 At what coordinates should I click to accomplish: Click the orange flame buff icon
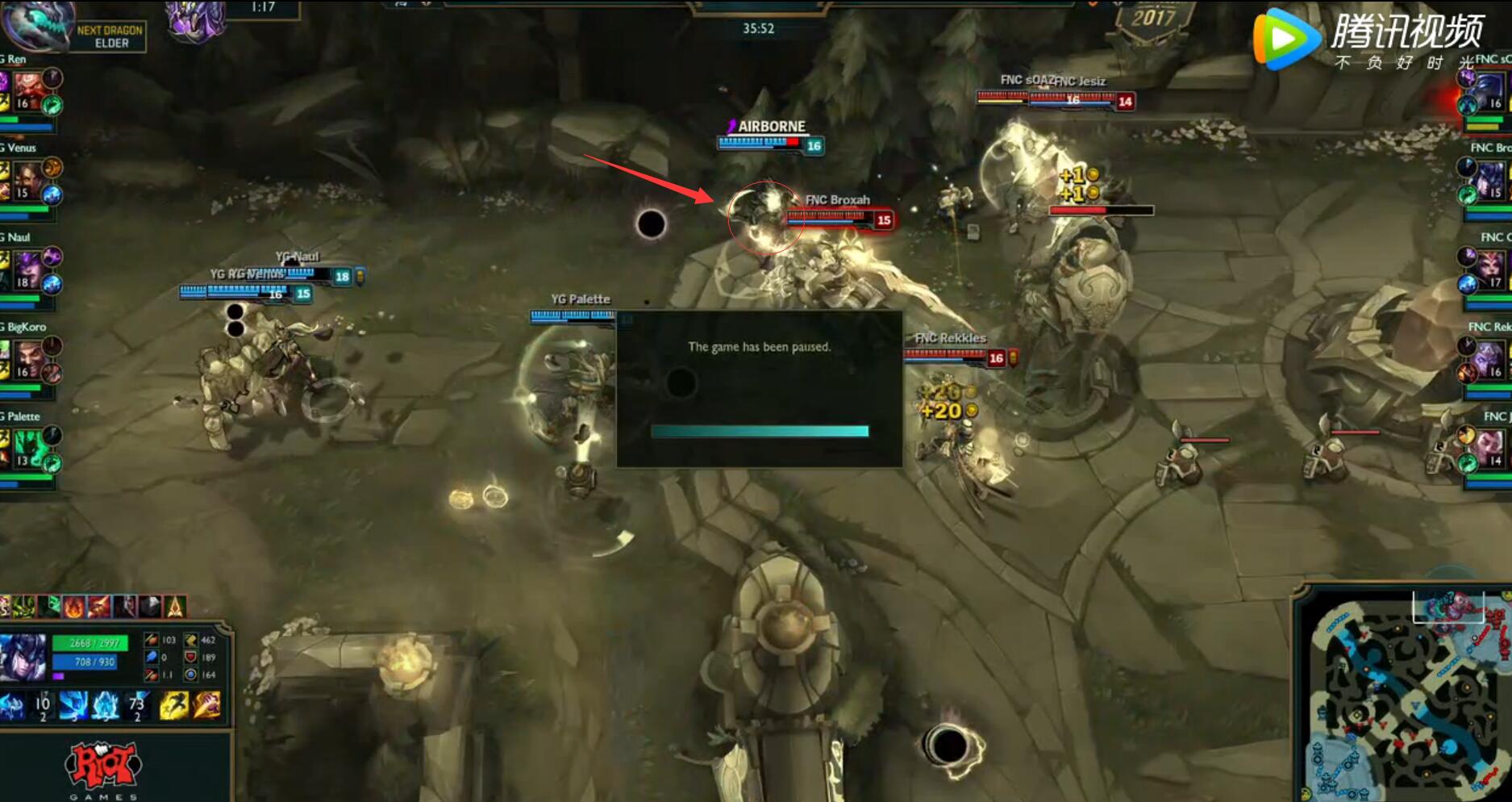point(74,606)
